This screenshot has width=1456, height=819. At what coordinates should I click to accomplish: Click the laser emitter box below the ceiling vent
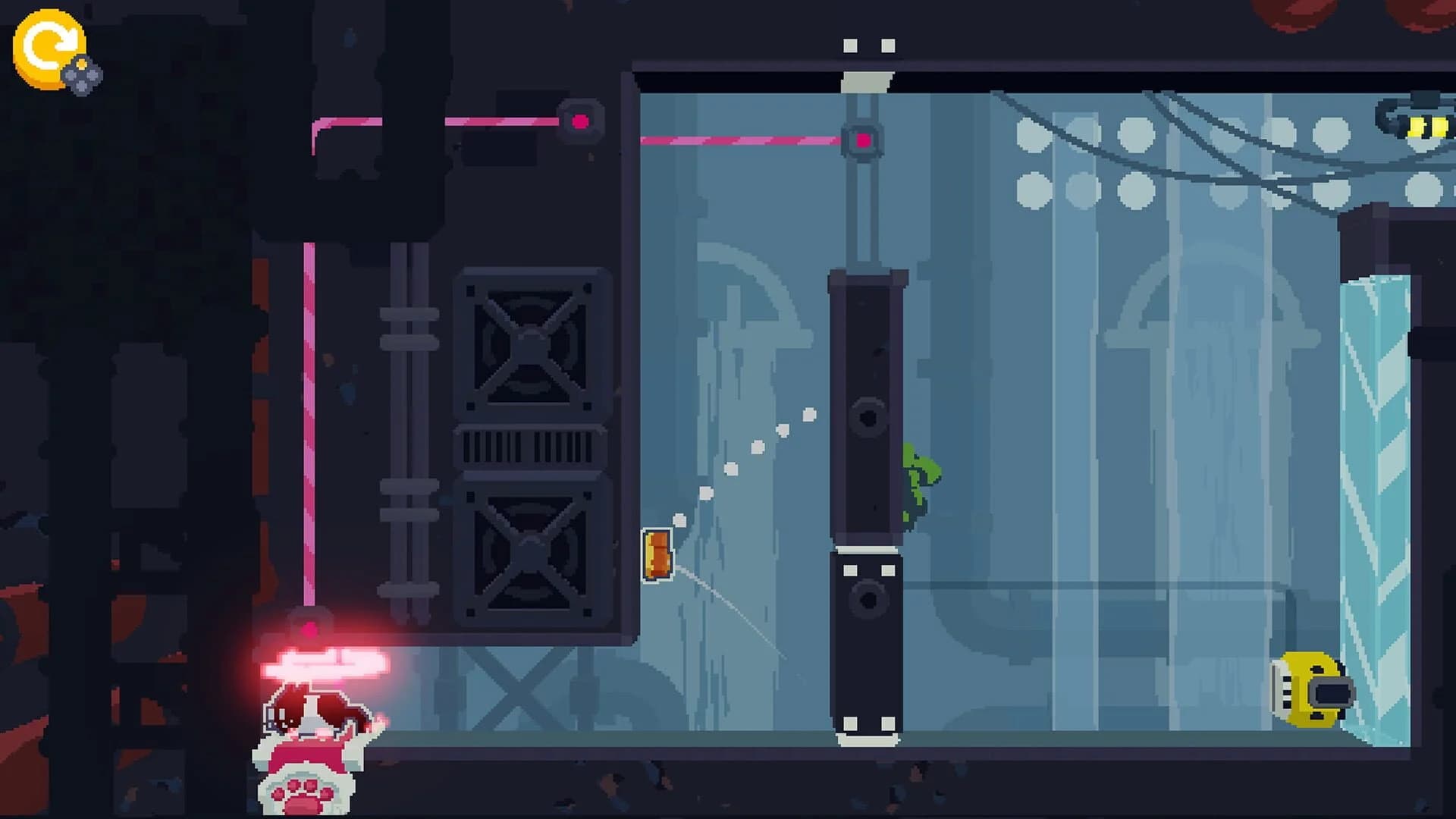(580, 119)
